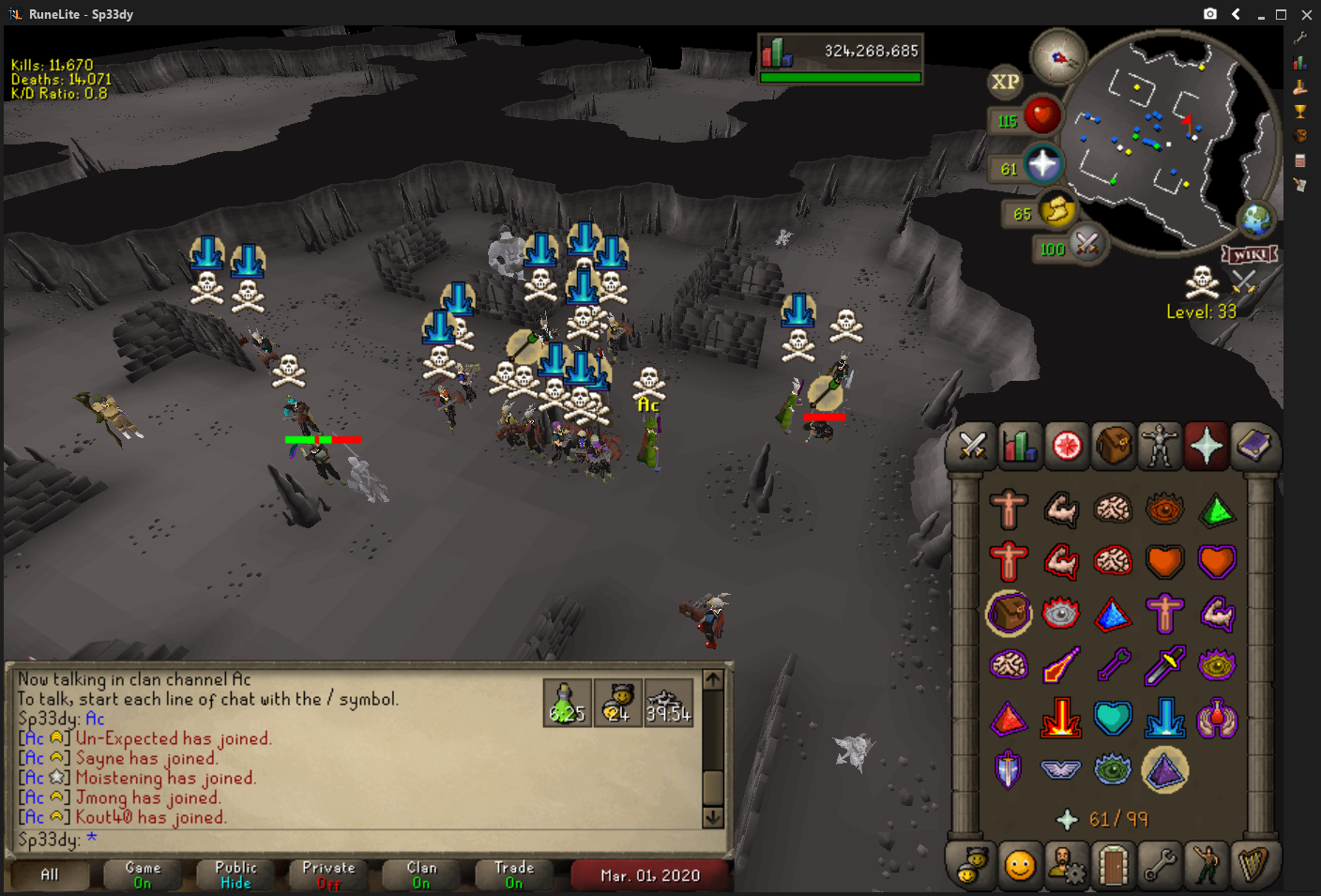Switch to the Clan chat filter

click(421, 875)
